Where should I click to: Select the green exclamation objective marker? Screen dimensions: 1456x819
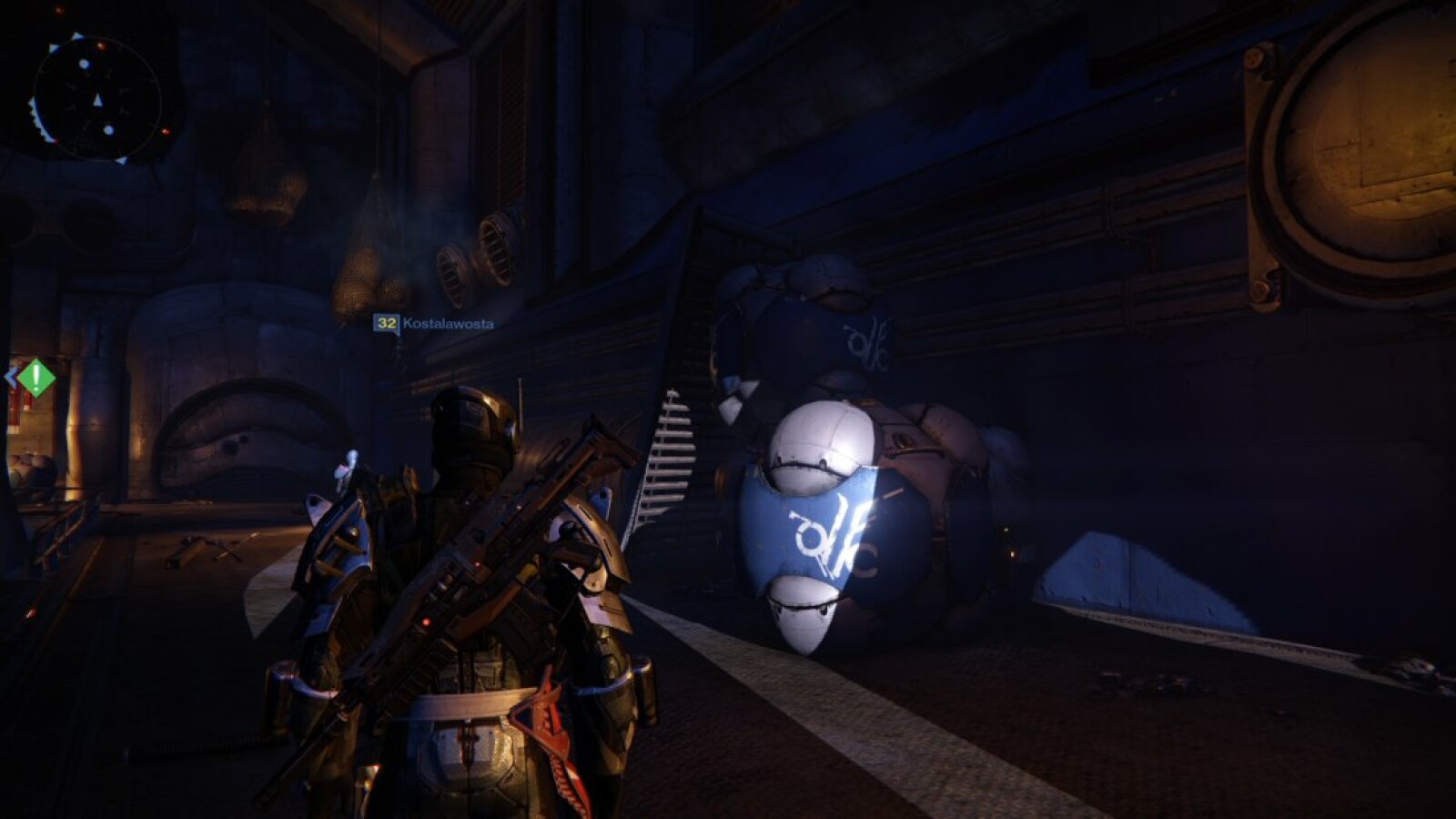(35, 377)
